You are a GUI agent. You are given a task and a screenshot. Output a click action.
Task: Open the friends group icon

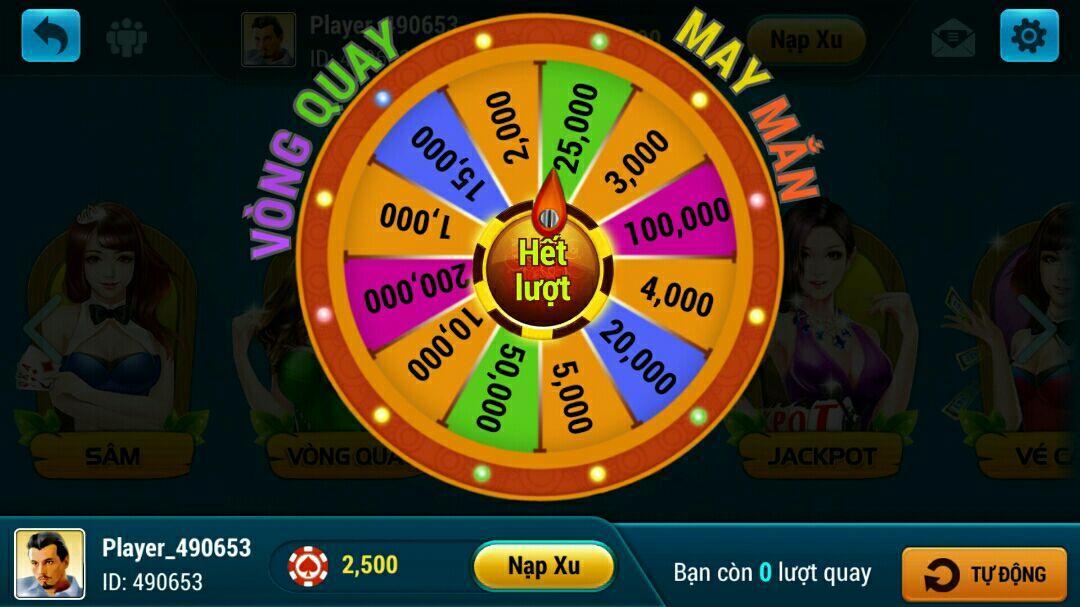(127, 38)
